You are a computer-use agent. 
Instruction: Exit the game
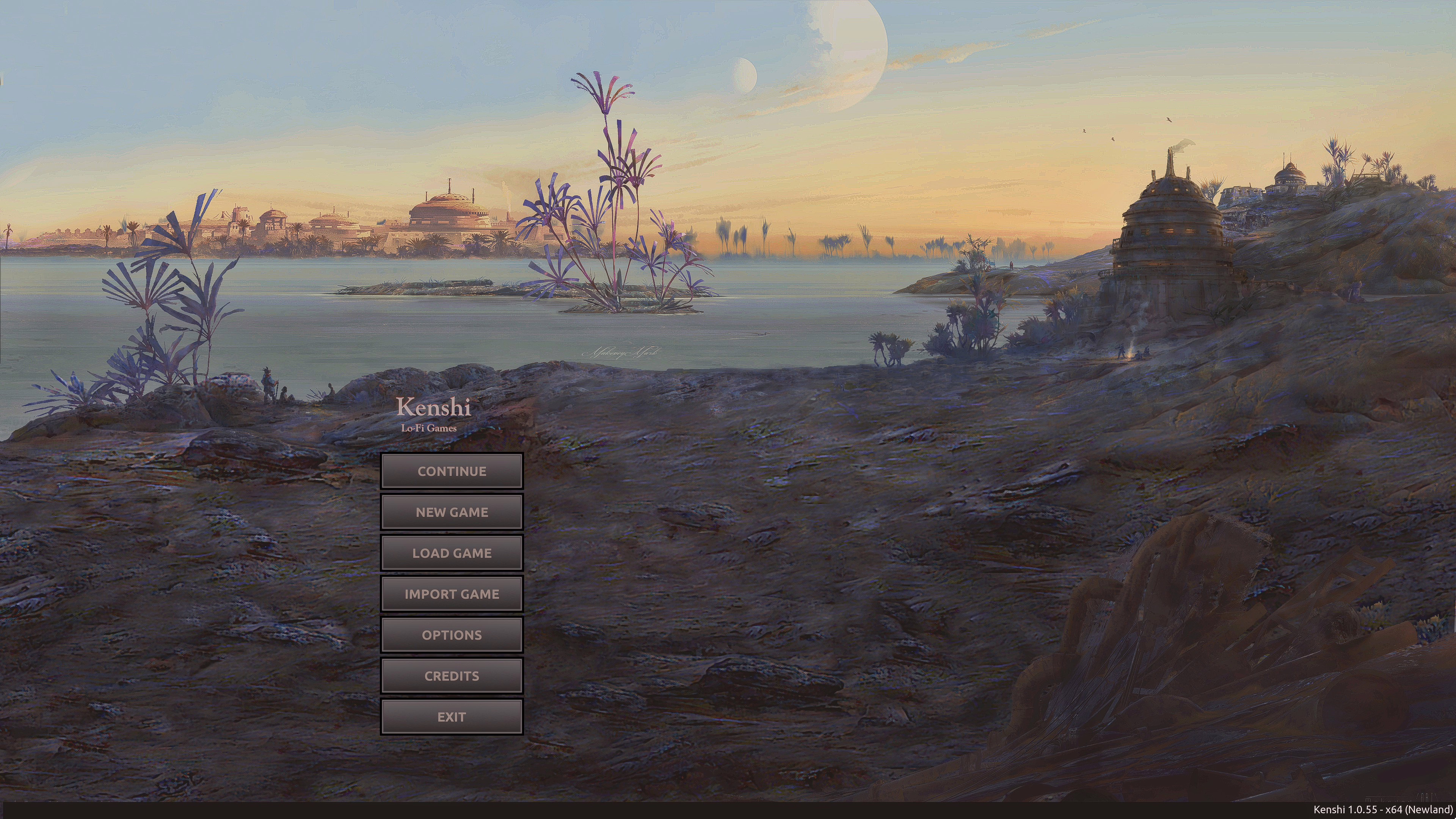pyautogui.click(x=452, y=717)
